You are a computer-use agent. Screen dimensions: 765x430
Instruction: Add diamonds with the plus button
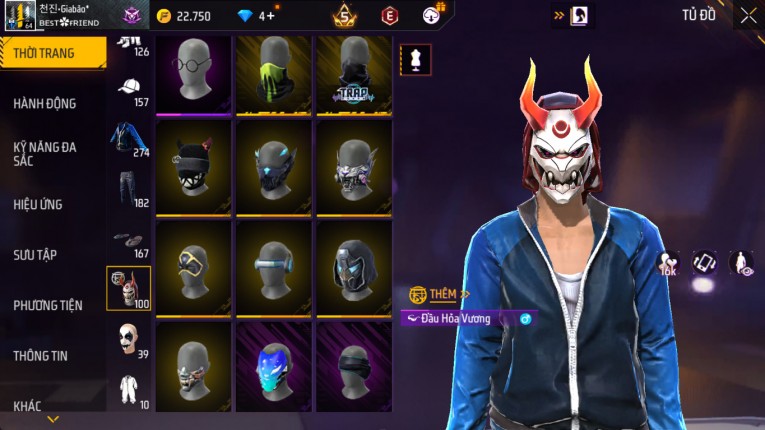tap(270, 16)
